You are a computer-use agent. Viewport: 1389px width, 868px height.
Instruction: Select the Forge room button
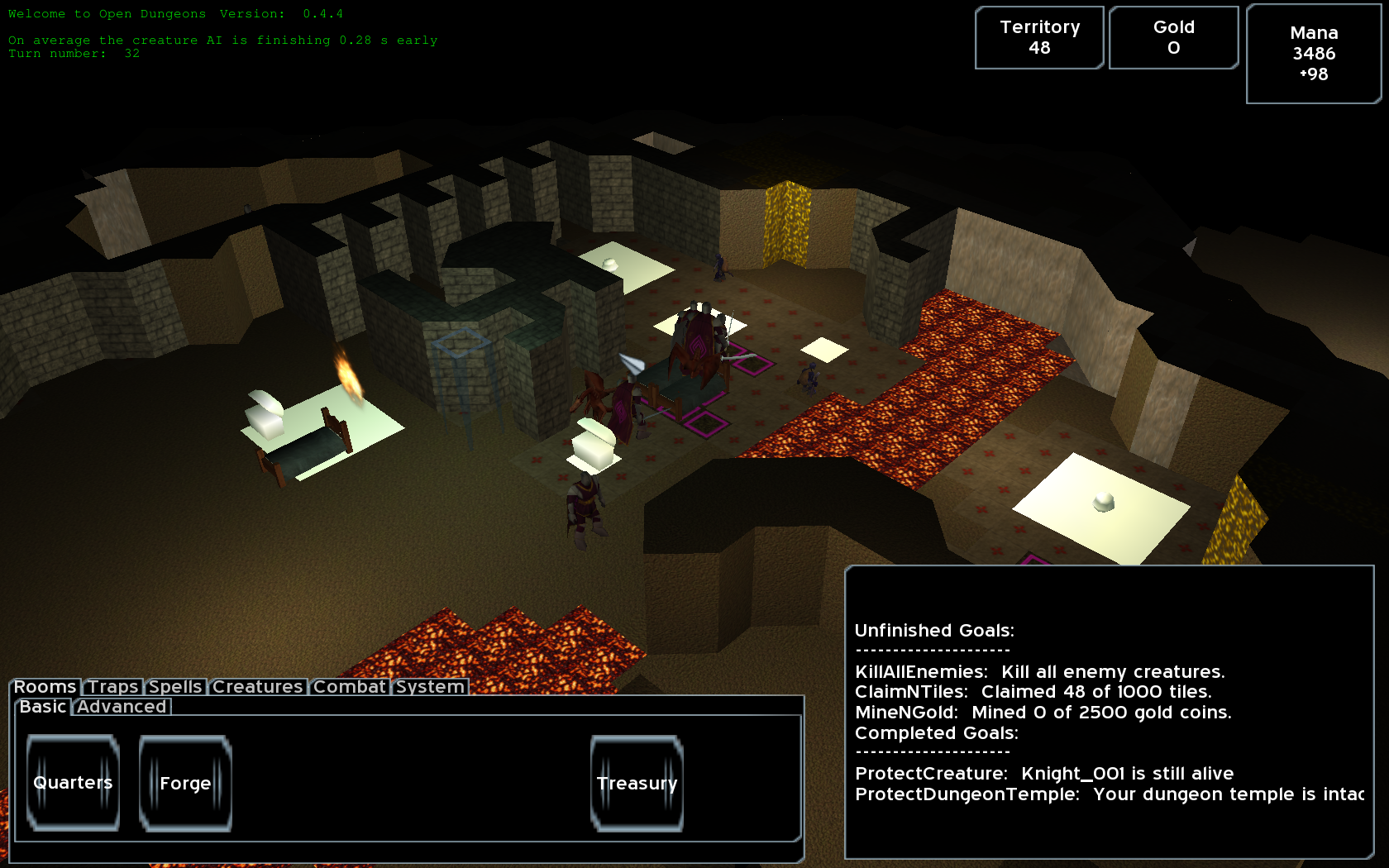[x=185, y=783]
